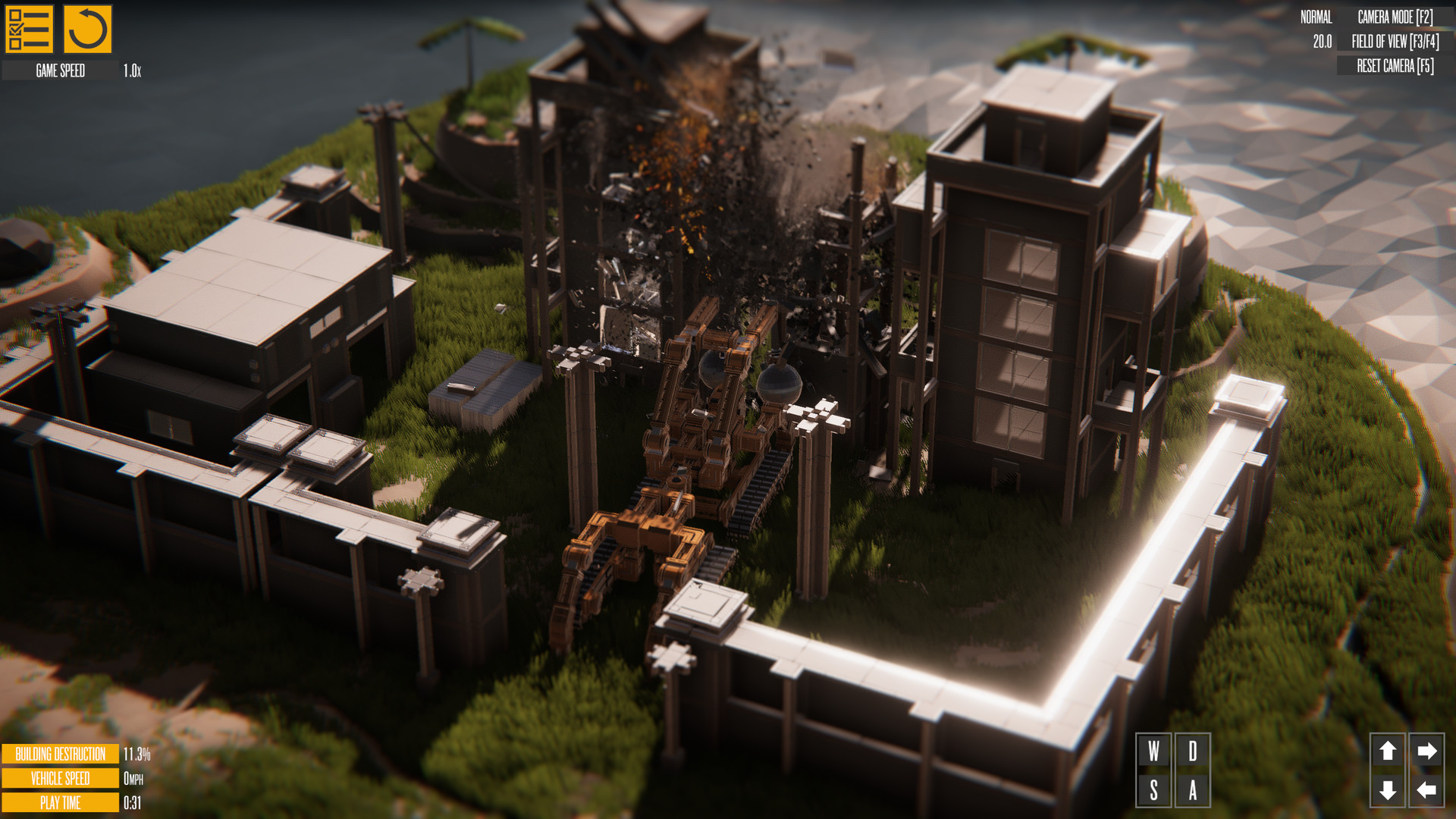Open the mission objectives checklist

[30, 29]
